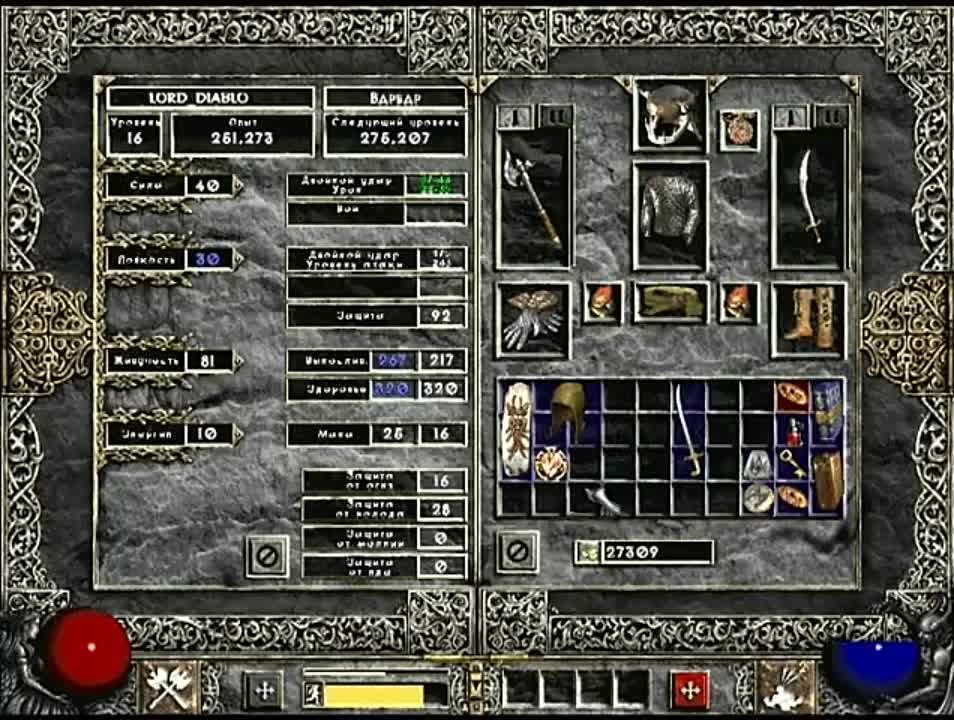Click the red new-skill-point button
Viewport: 954px width, 720px height.
689,689
